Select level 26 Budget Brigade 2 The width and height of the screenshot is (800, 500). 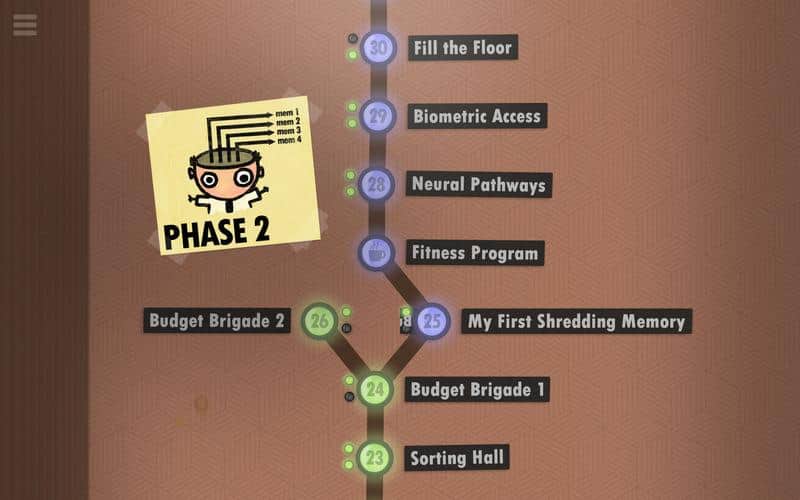coord(320,321)
